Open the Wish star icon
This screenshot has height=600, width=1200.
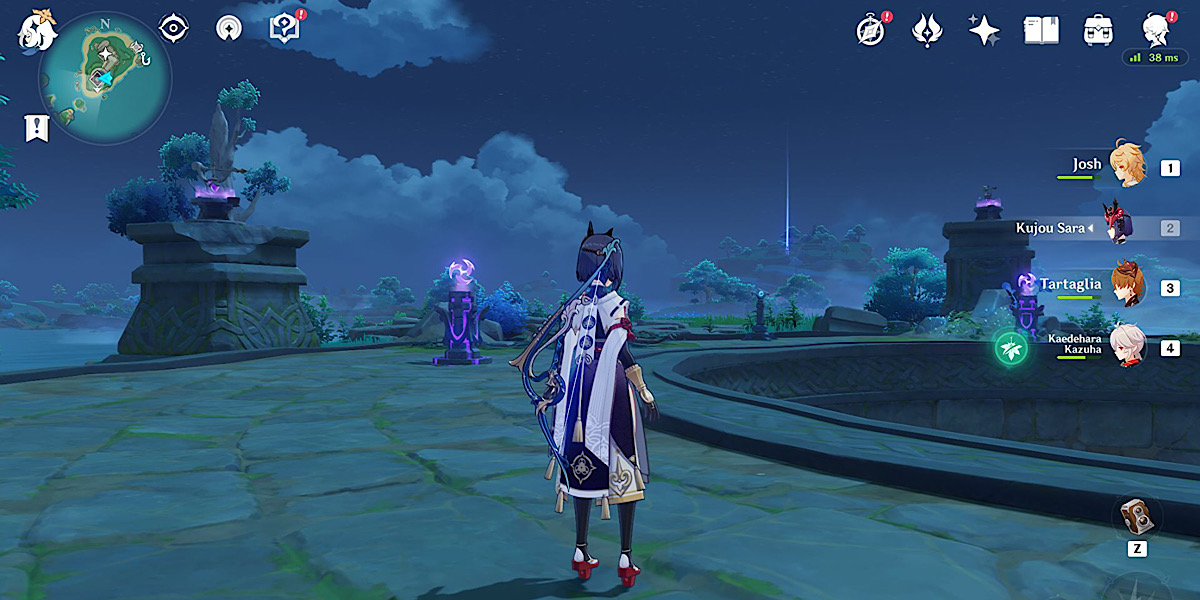[984, 31]
